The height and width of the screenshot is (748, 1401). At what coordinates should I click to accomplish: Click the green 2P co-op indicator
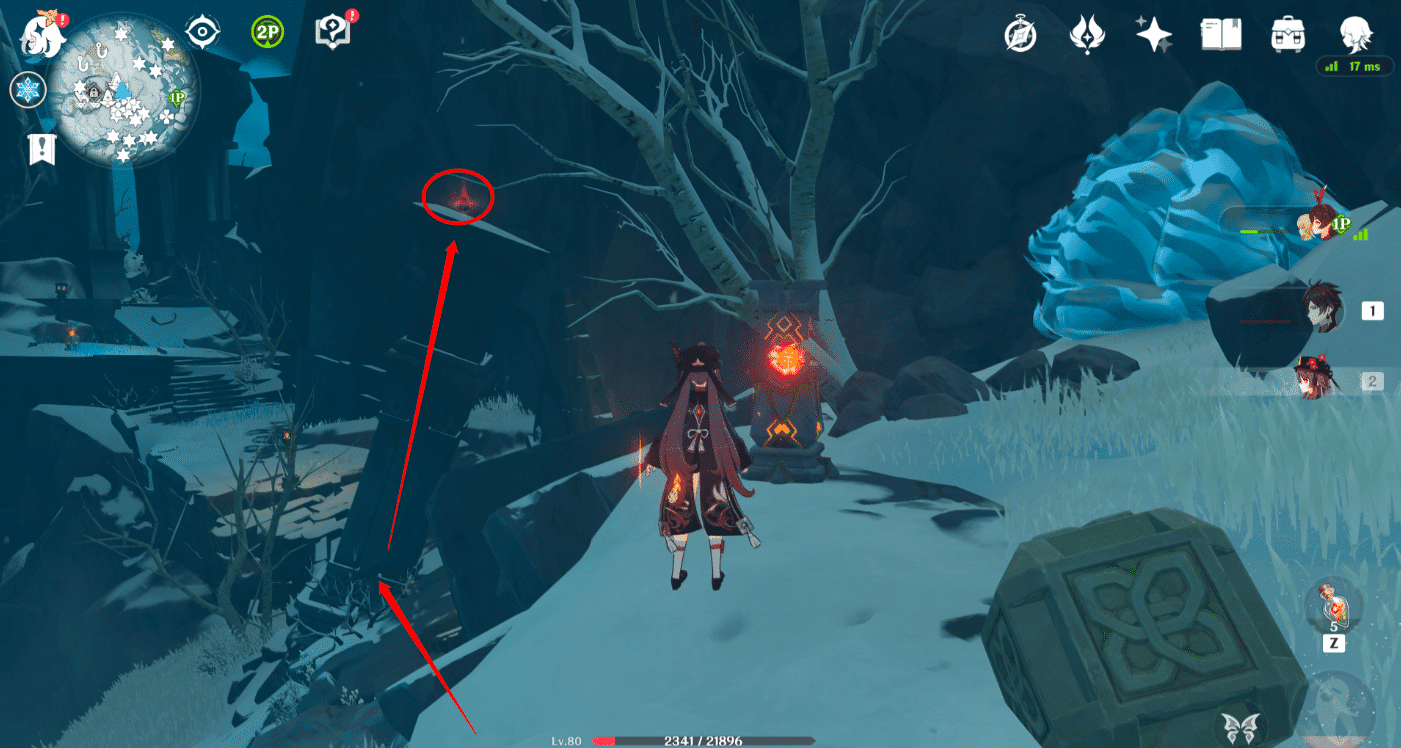tap(267, 32)
